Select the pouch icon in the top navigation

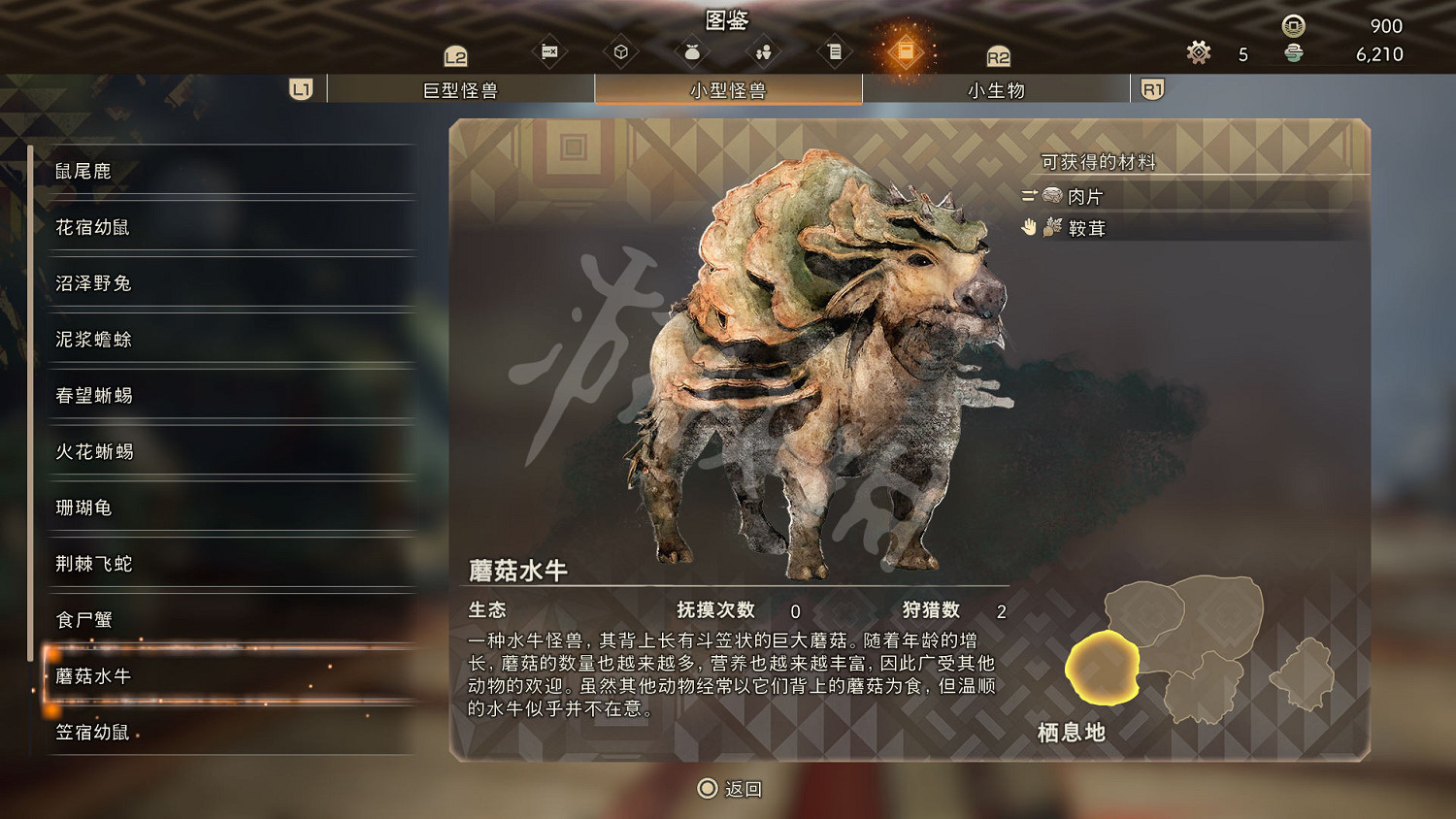pos(691,53)
